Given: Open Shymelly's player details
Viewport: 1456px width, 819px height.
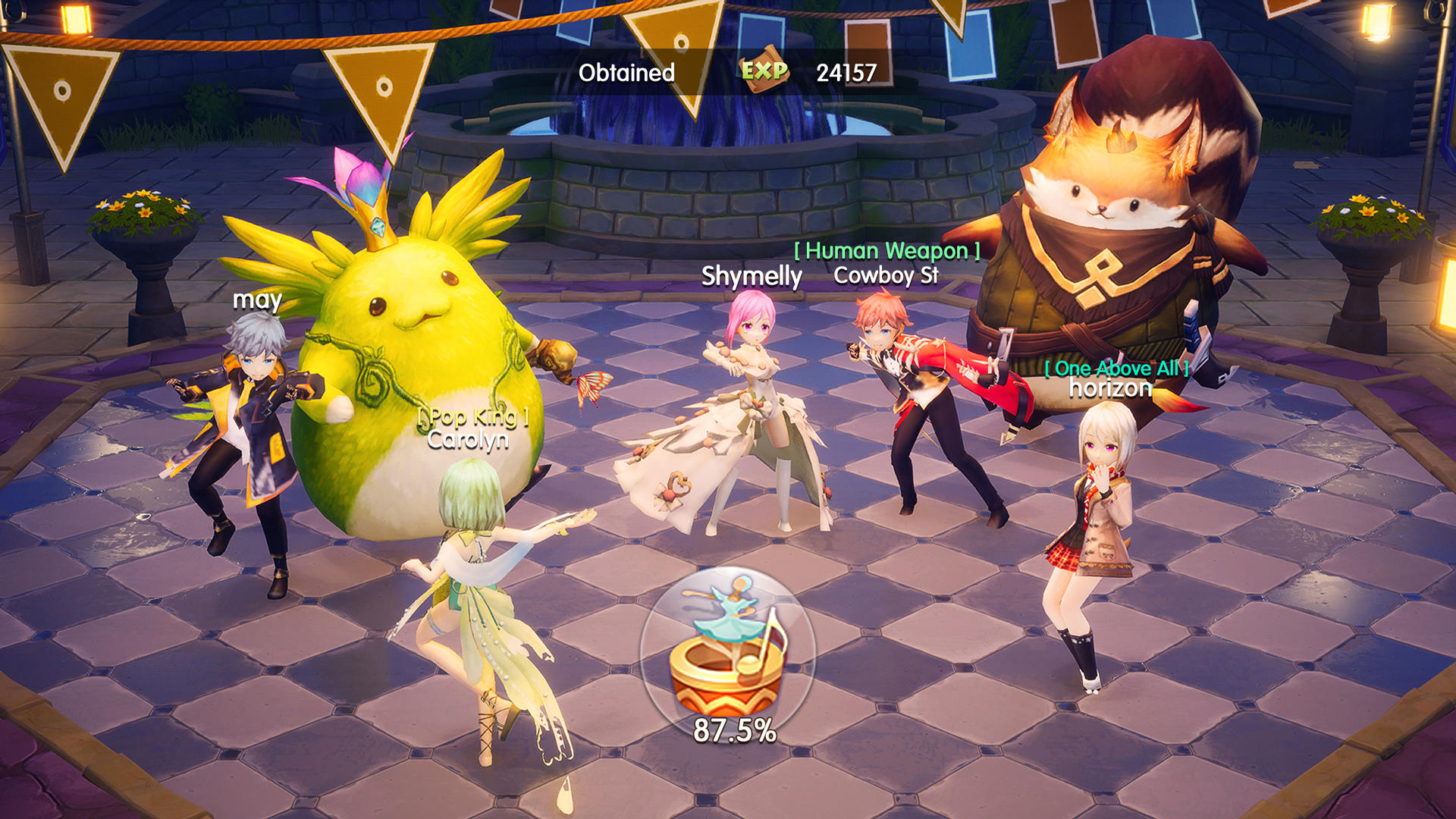Looking at the screenshot, I should (752, 275).
